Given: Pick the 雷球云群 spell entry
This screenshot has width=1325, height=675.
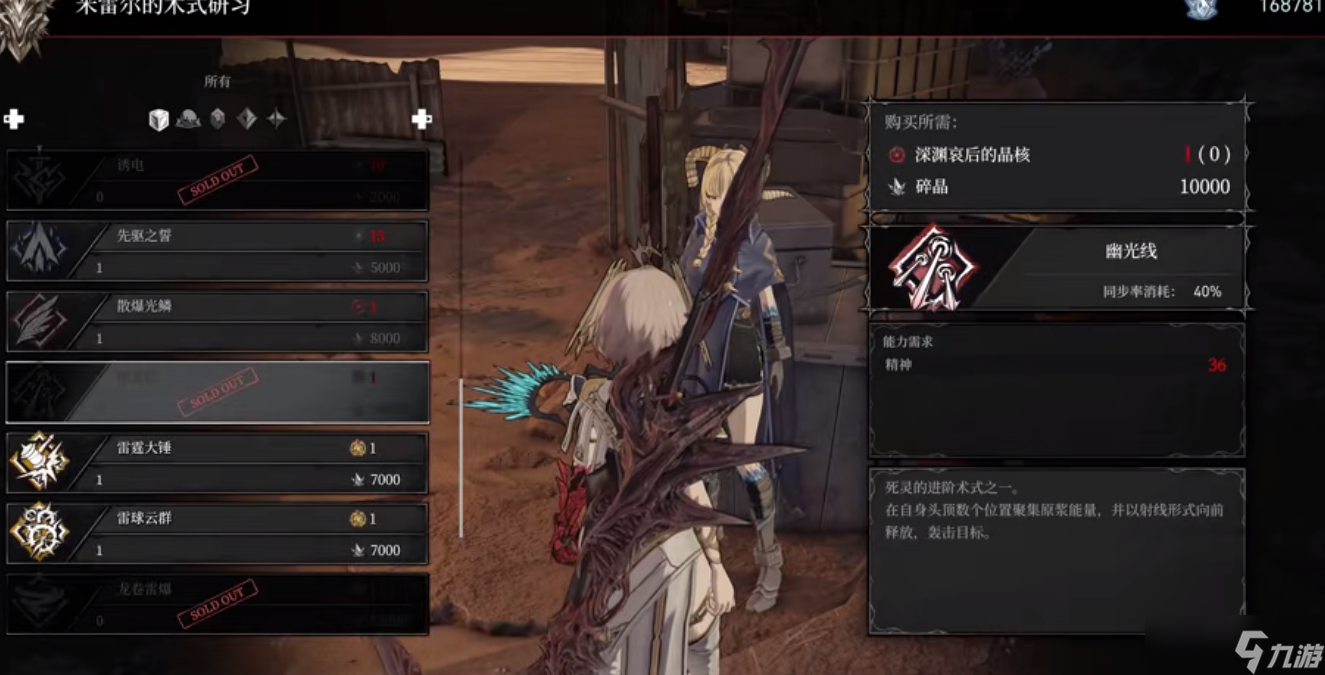Looking at the screenshot, I should 218,534.
